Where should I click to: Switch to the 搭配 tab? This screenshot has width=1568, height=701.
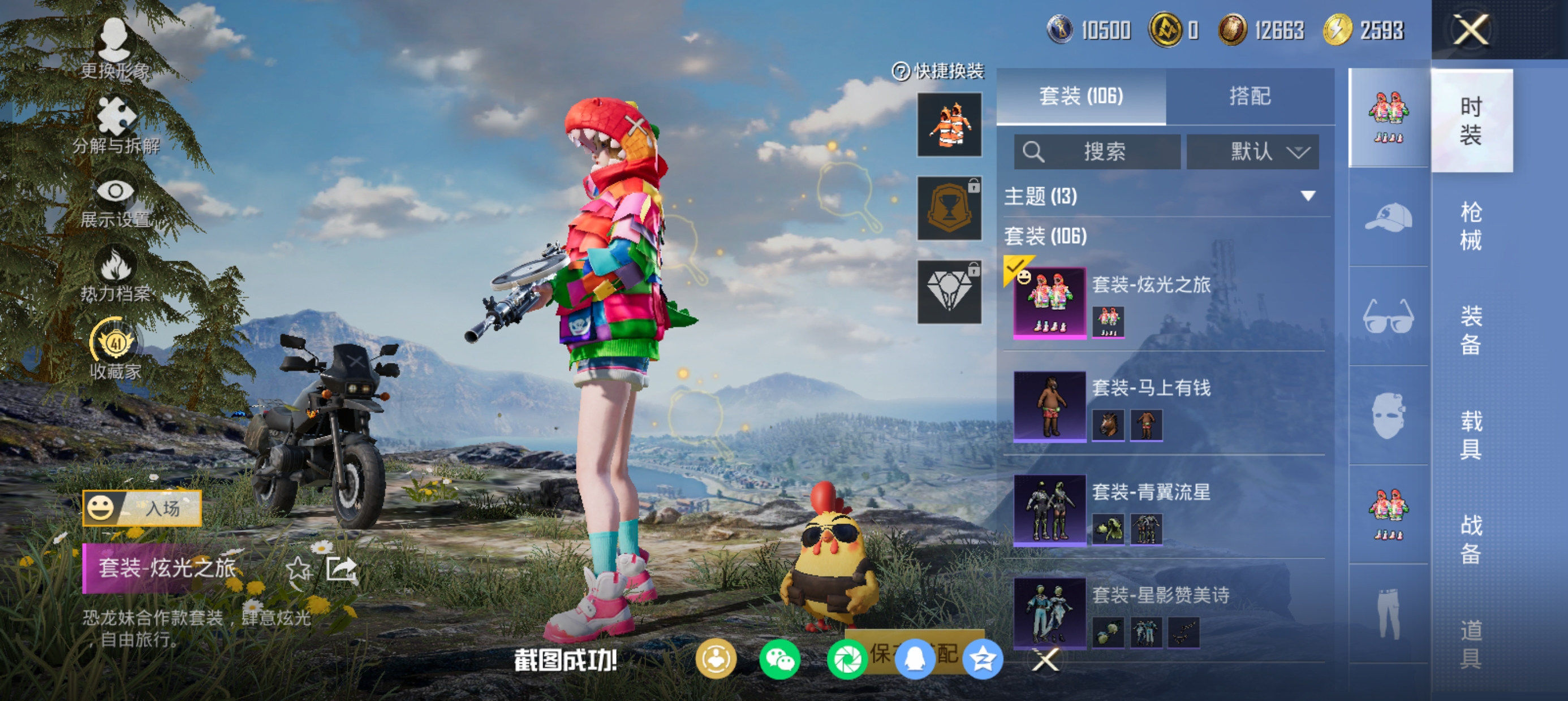pos(1250,96)
